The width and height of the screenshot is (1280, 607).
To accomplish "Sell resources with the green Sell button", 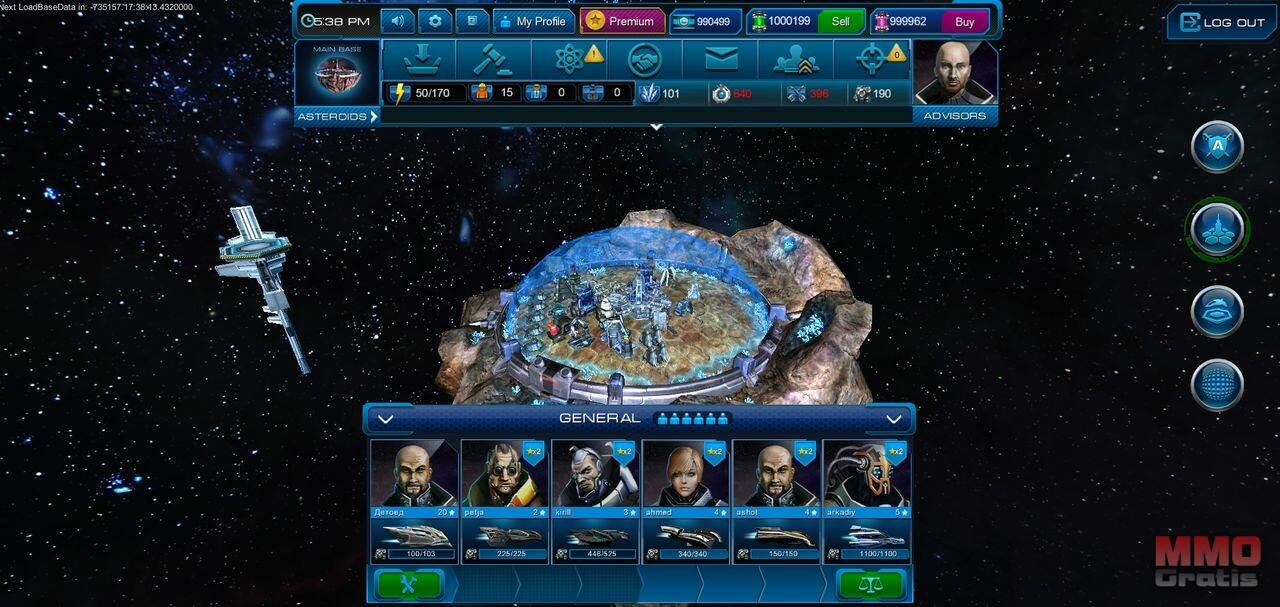I will click(840, 21).
